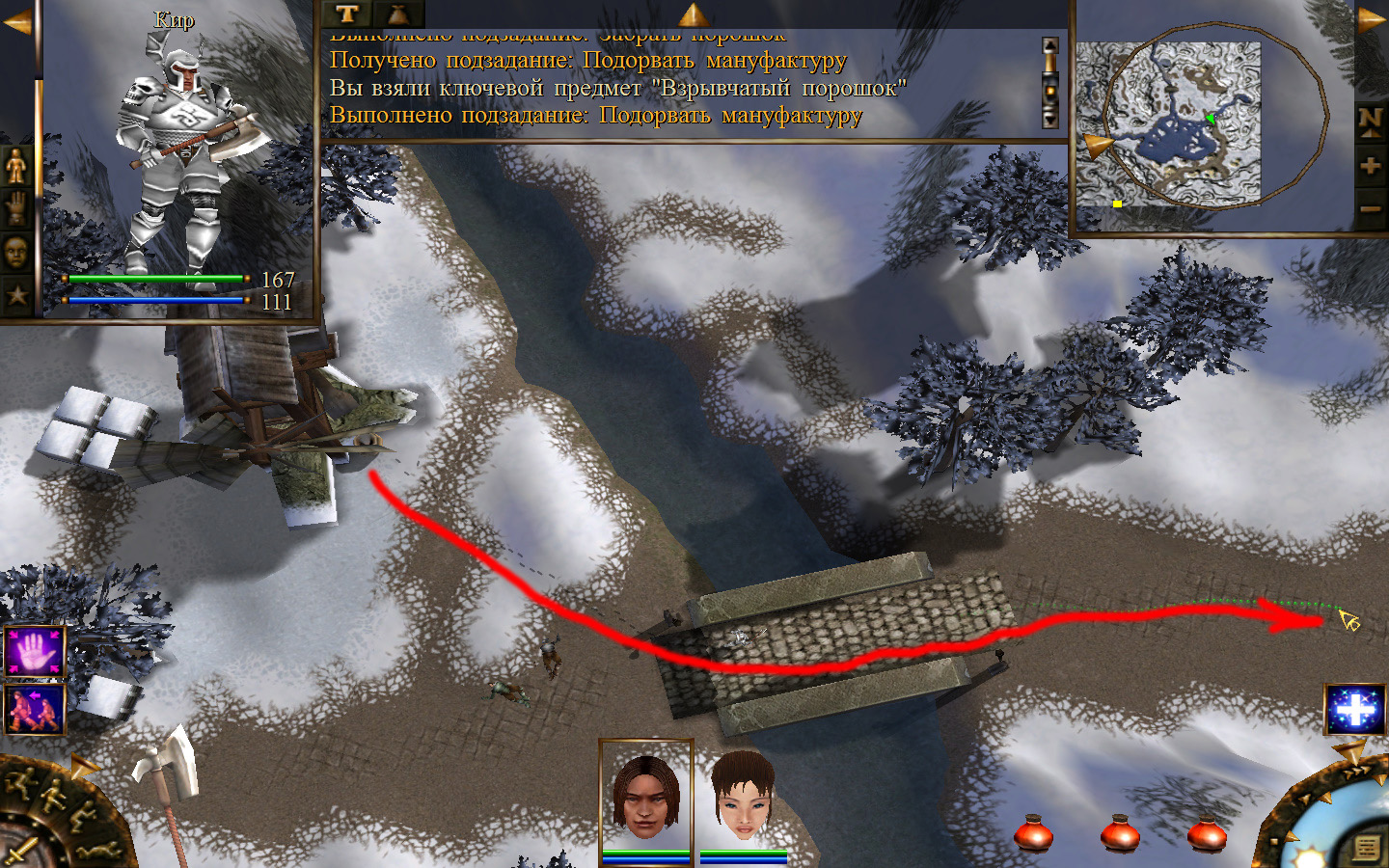Open the hand tab on portrait panel
The width and height of the screenshot is (1389, 868).
tap(17, 209)
